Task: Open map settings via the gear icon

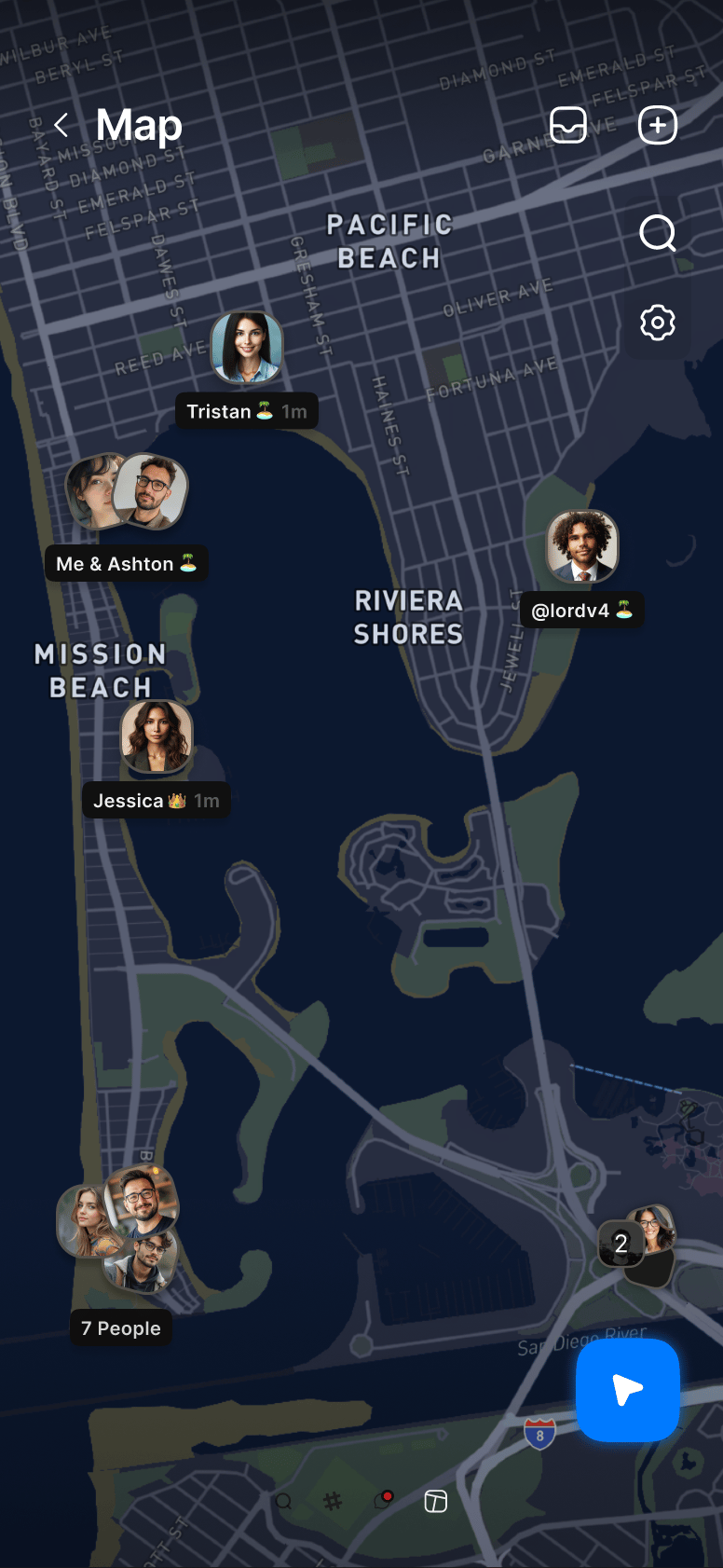Action: click(658, 323)
